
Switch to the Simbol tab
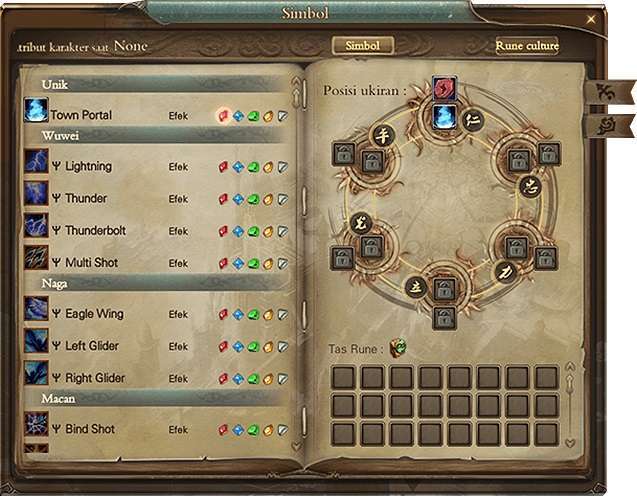[362, 46]
